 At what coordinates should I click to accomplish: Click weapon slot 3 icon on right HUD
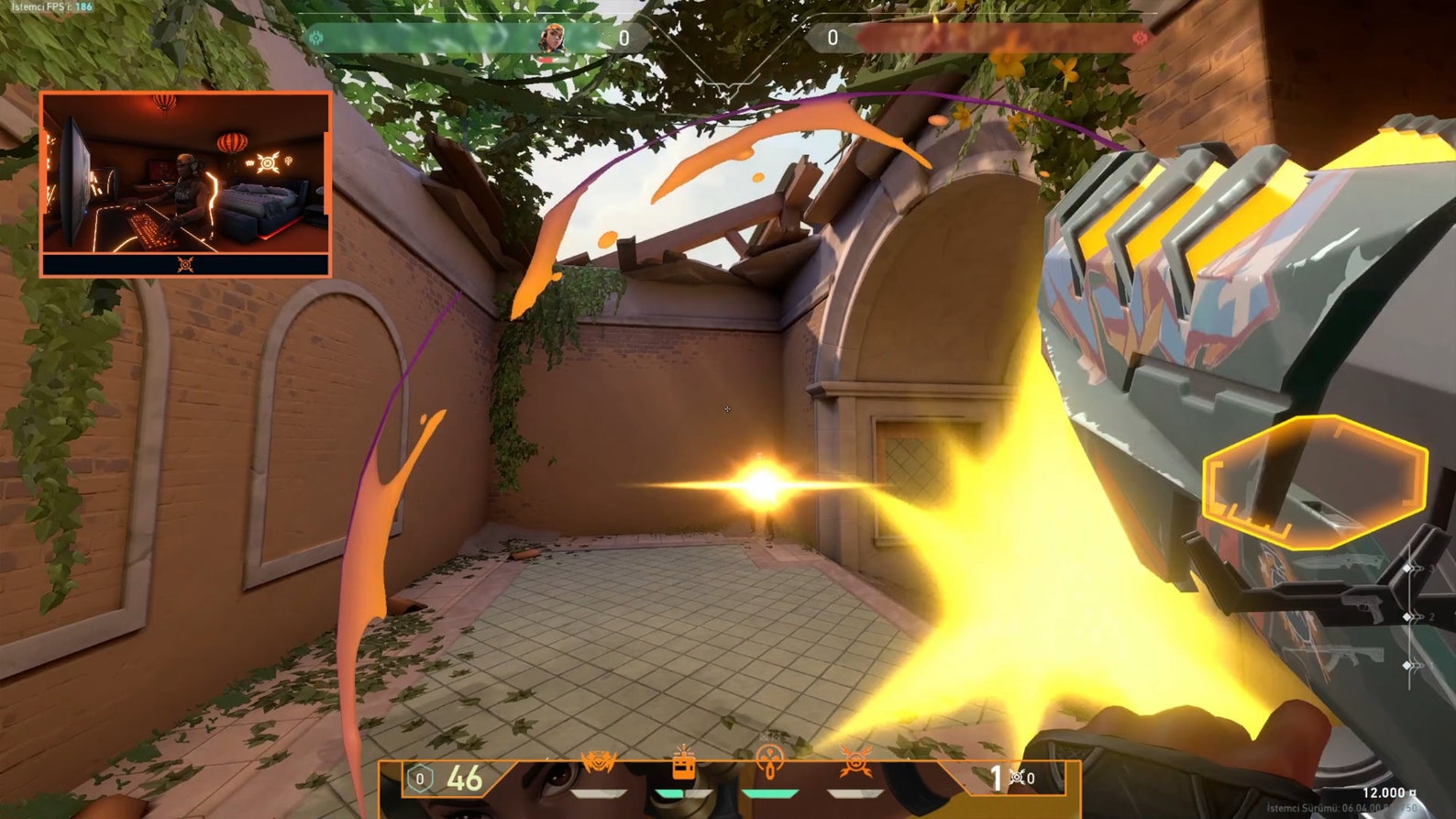point(1407,568)
